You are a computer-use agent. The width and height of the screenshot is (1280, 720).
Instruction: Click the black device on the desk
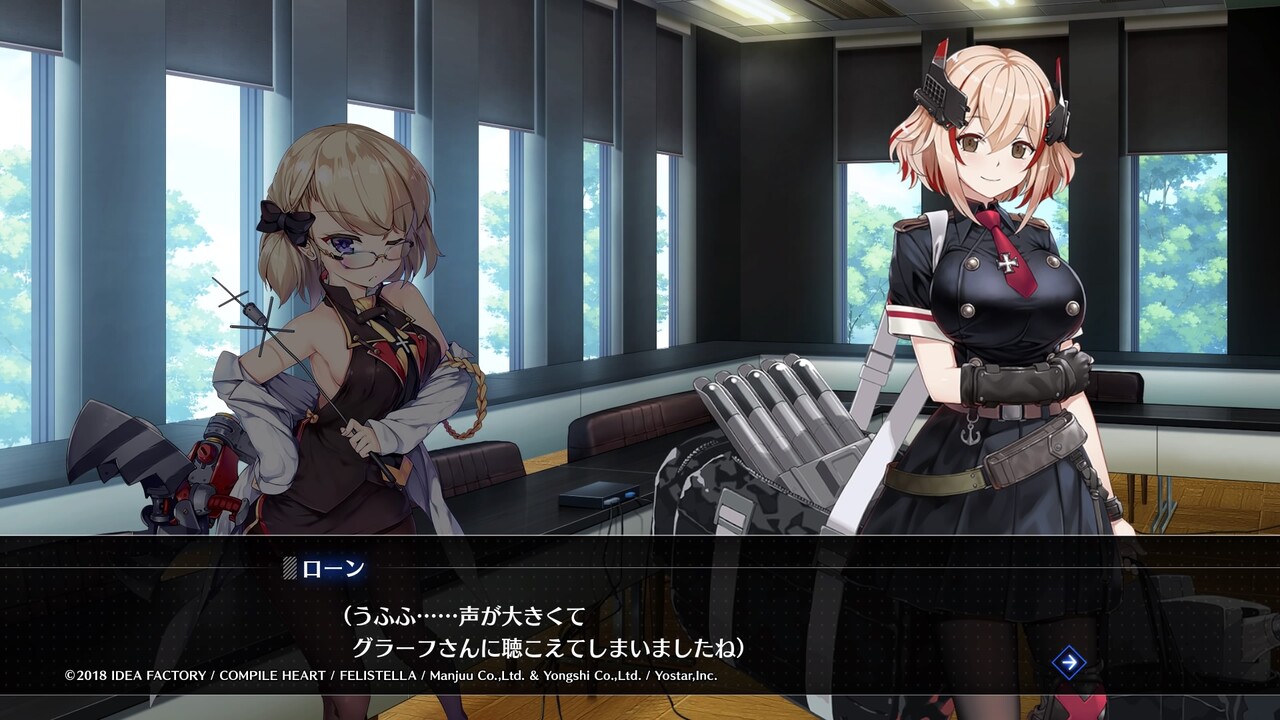600,495
